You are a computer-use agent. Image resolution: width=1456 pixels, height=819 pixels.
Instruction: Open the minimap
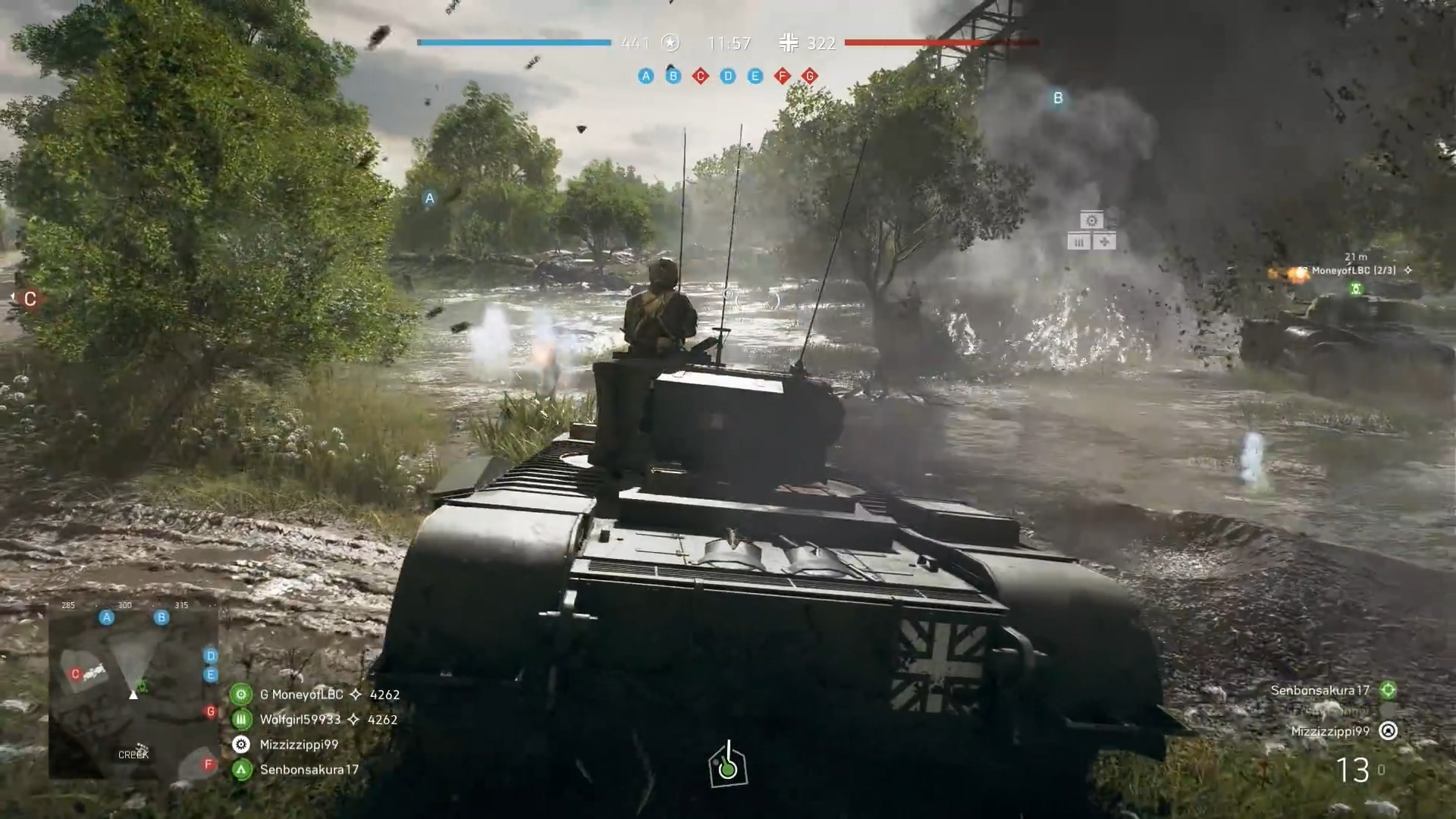point(134,690)
